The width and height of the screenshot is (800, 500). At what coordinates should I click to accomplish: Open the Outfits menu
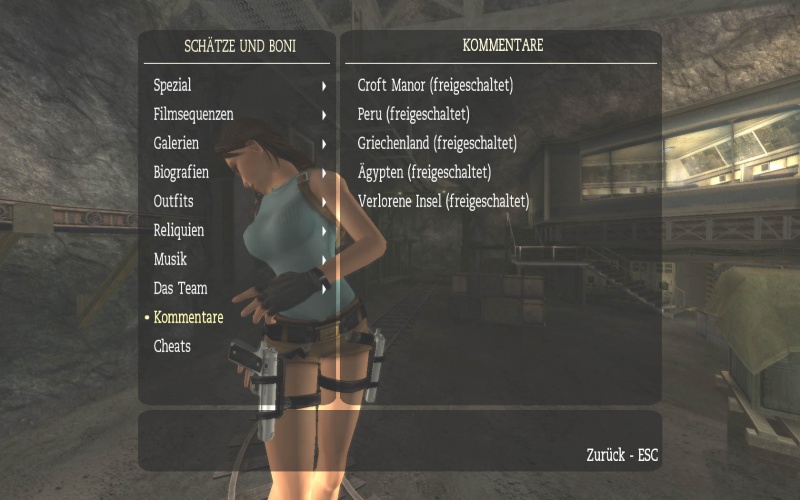[x=174, y=202]
